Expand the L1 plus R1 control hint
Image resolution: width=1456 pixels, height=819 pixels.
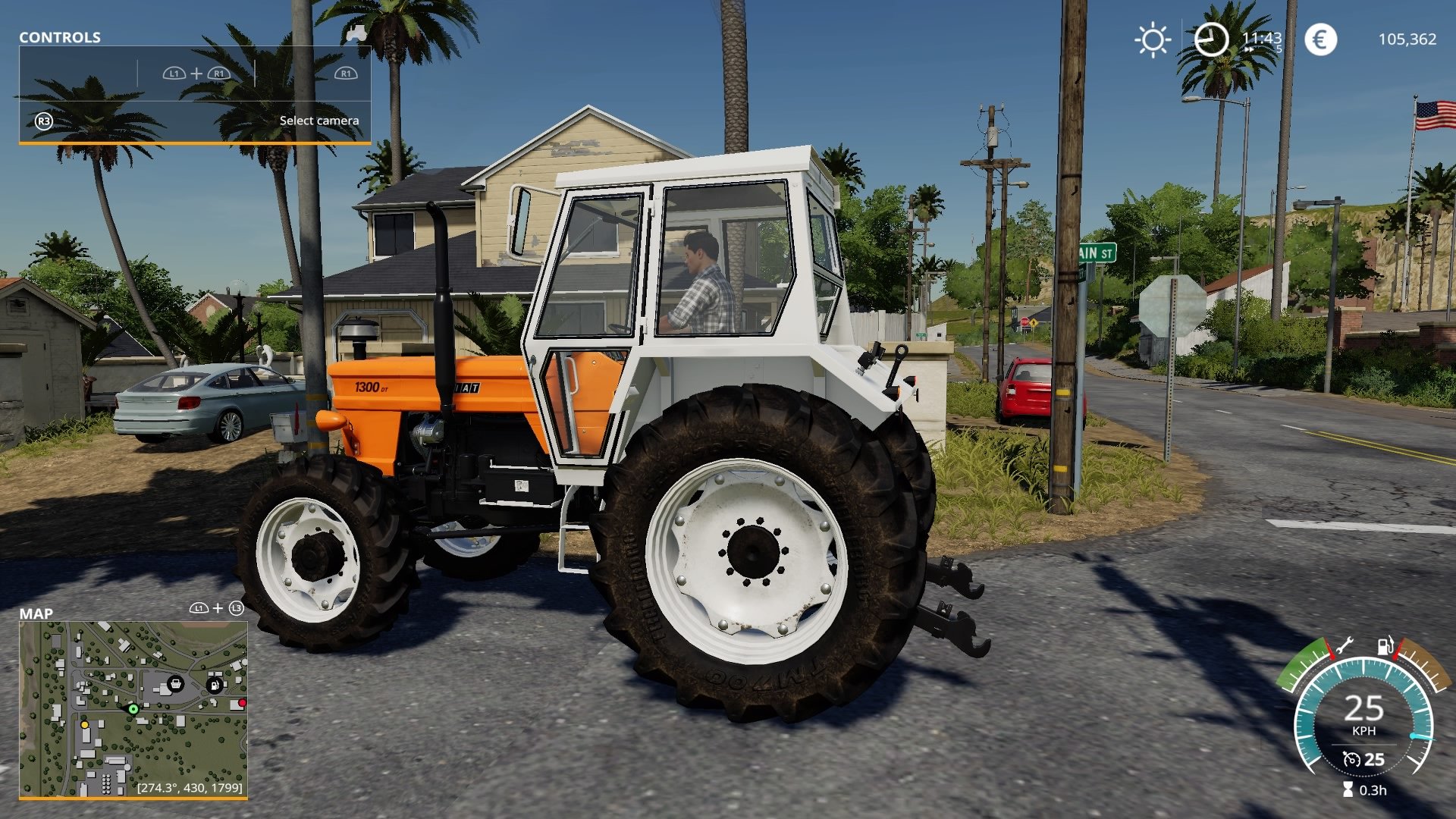pos(197,74)
